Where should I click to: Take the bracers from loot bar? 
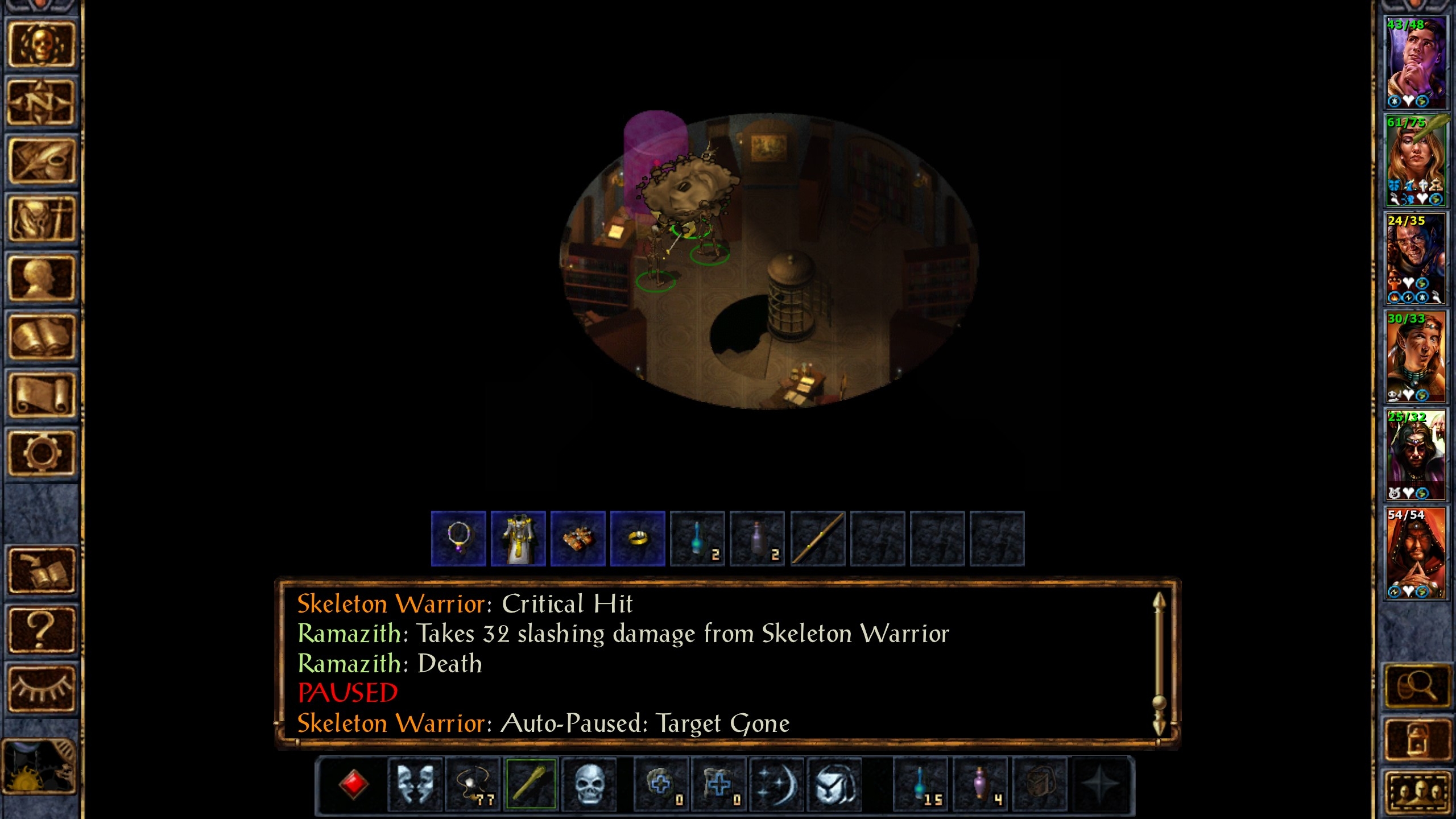click(x=578, y=538)
